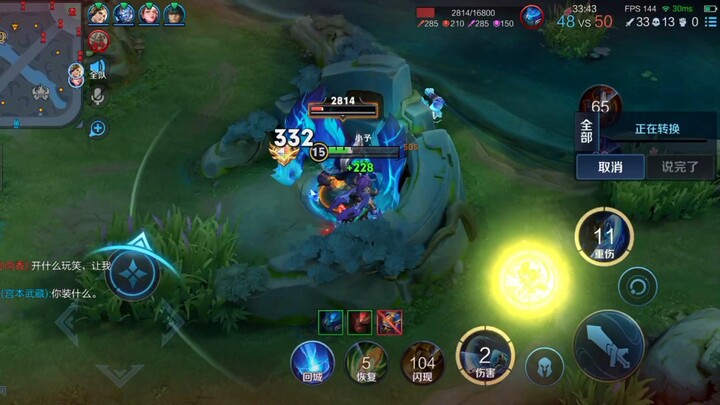Select the blue equipment item icon above skills
Image resolution: width=720 pixels, height=405 pixels.
click(x=331, y=321)
